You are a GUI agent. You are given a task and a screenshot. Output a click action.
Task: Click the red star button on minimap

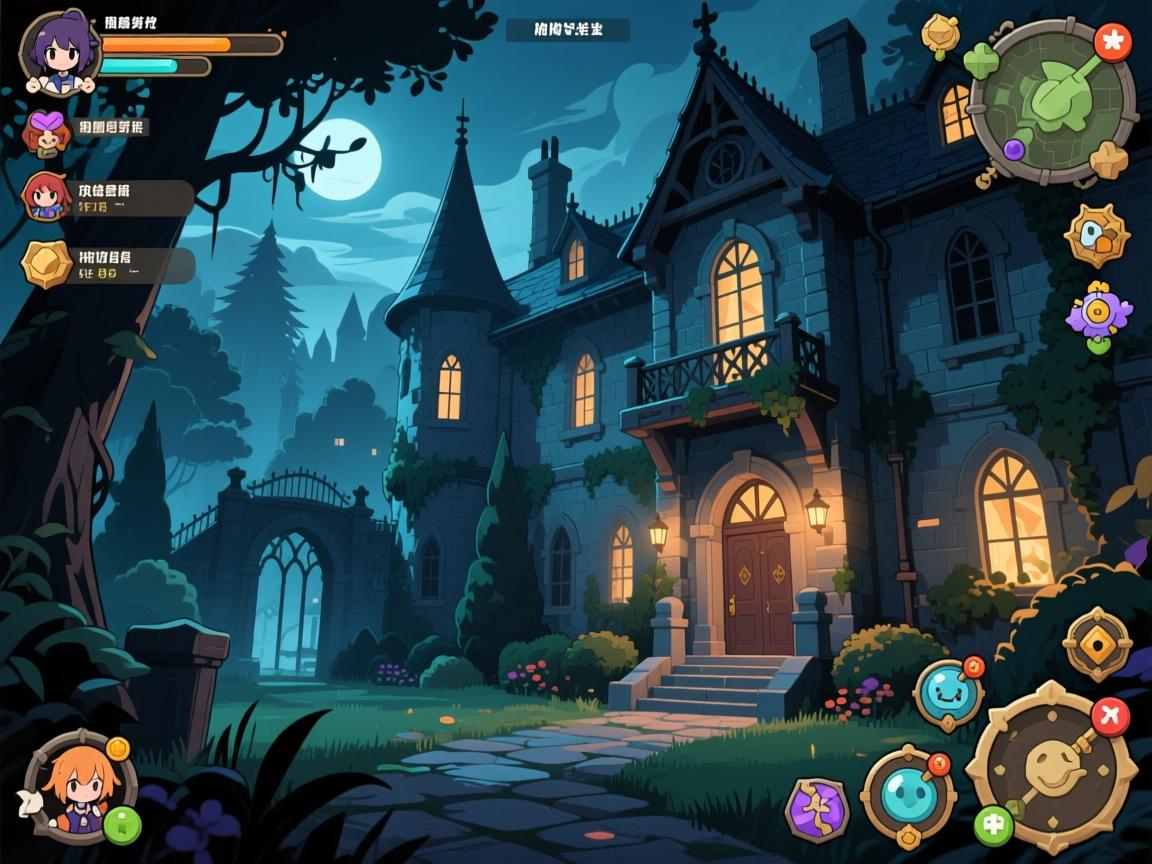tap(1112, 42)
